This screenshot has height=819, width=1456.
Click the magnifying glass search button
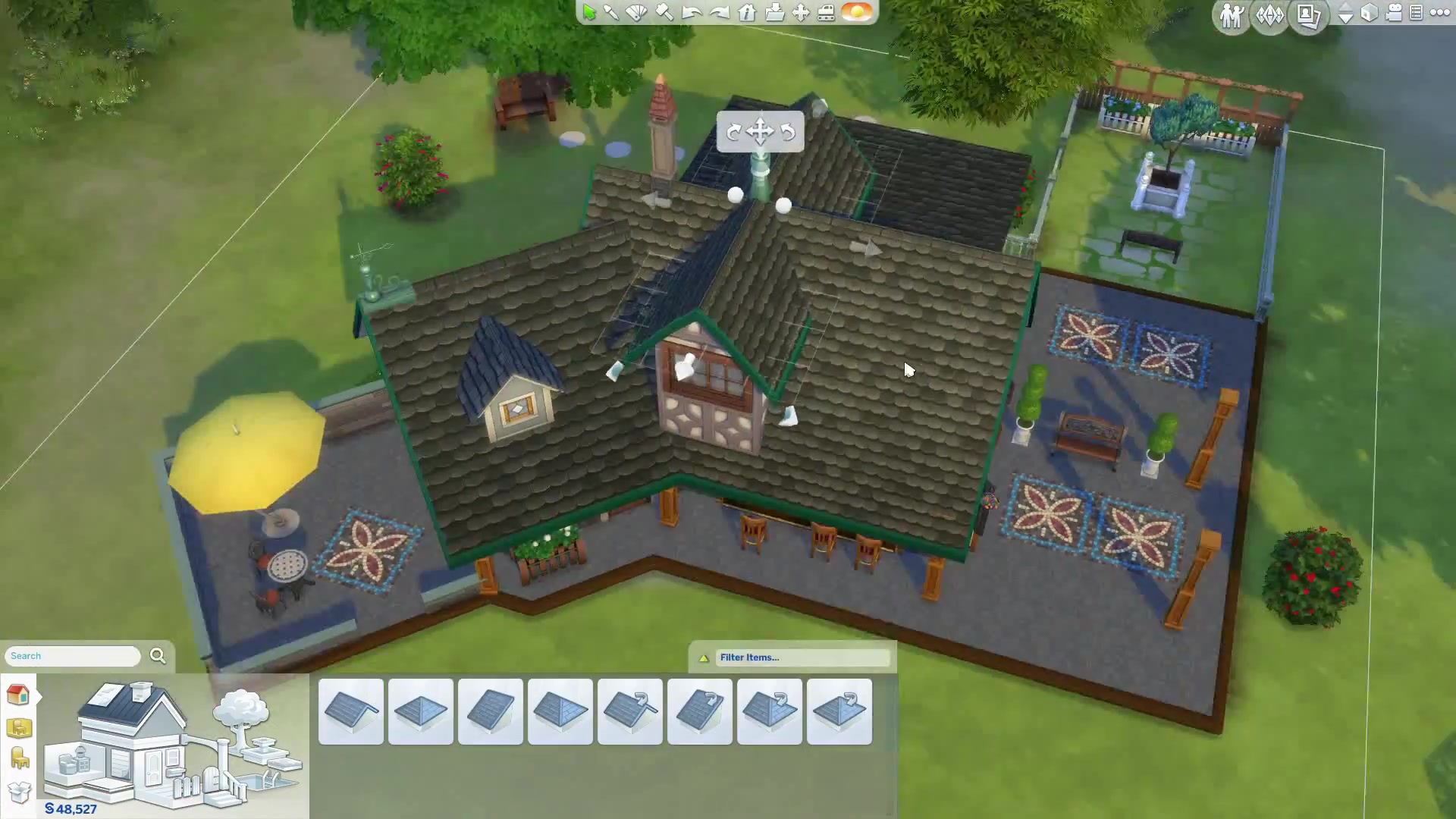pyautogui.click(x=158, y=656)
